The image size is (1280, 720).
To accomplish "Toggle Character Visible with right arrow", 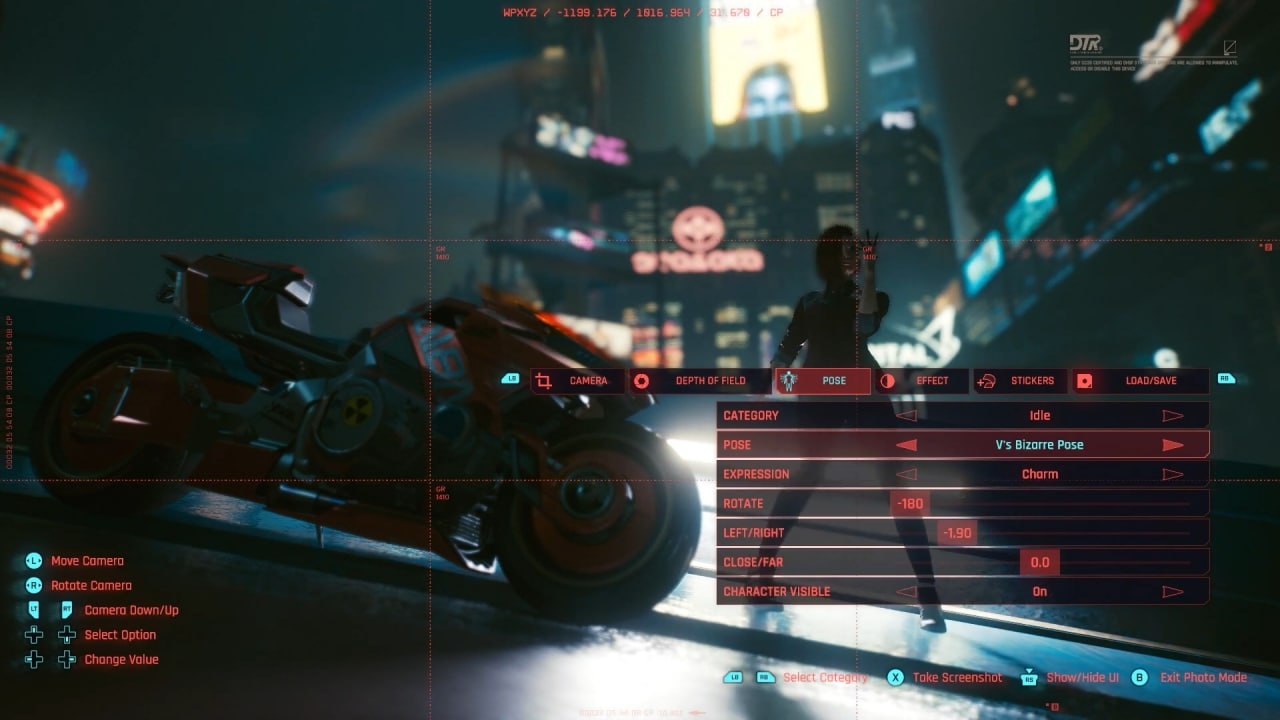I will [x=1173, y=592].
